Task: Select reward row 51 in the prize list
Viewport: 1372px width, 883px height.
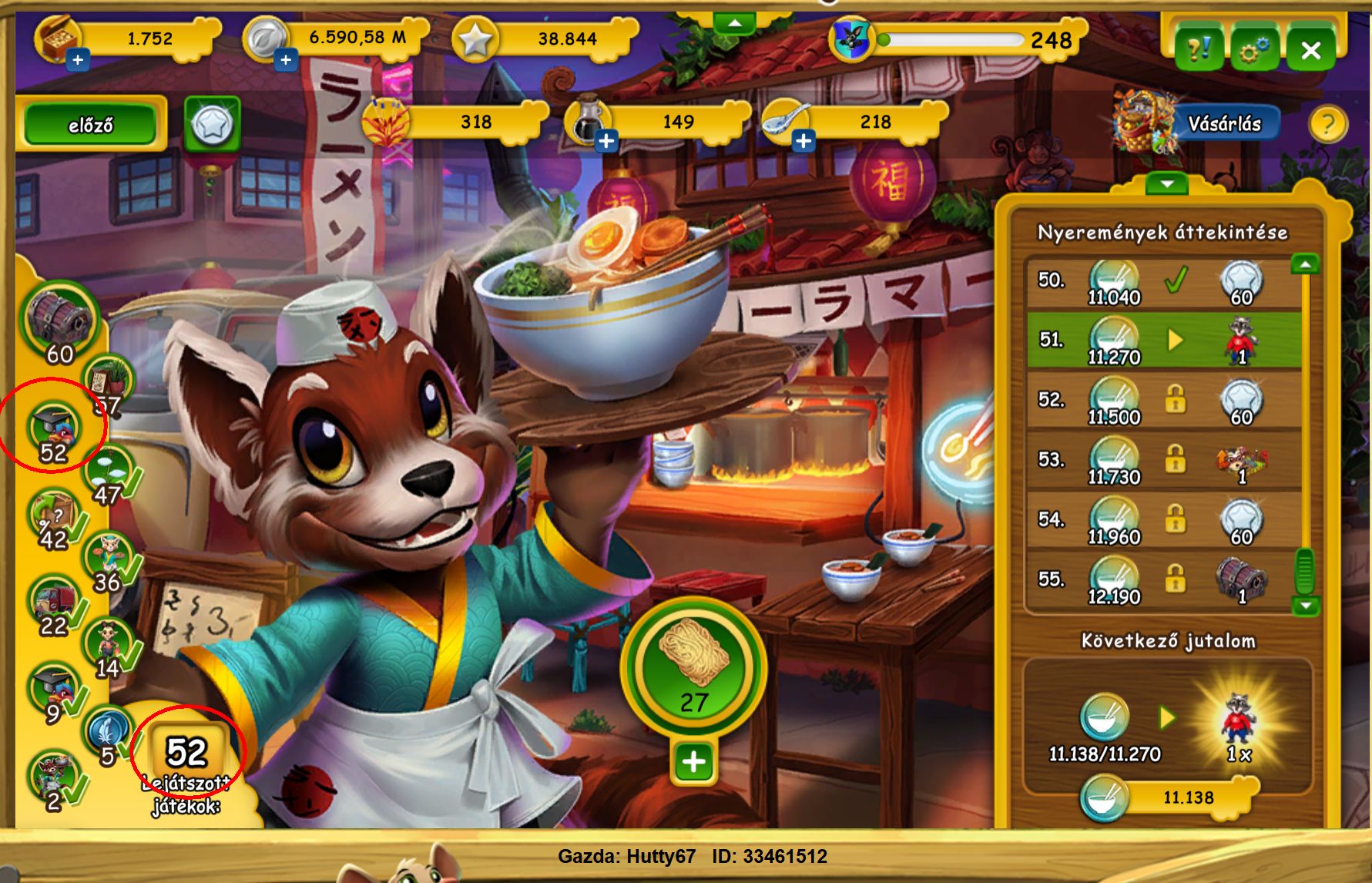Action: tap(1163, 340)
